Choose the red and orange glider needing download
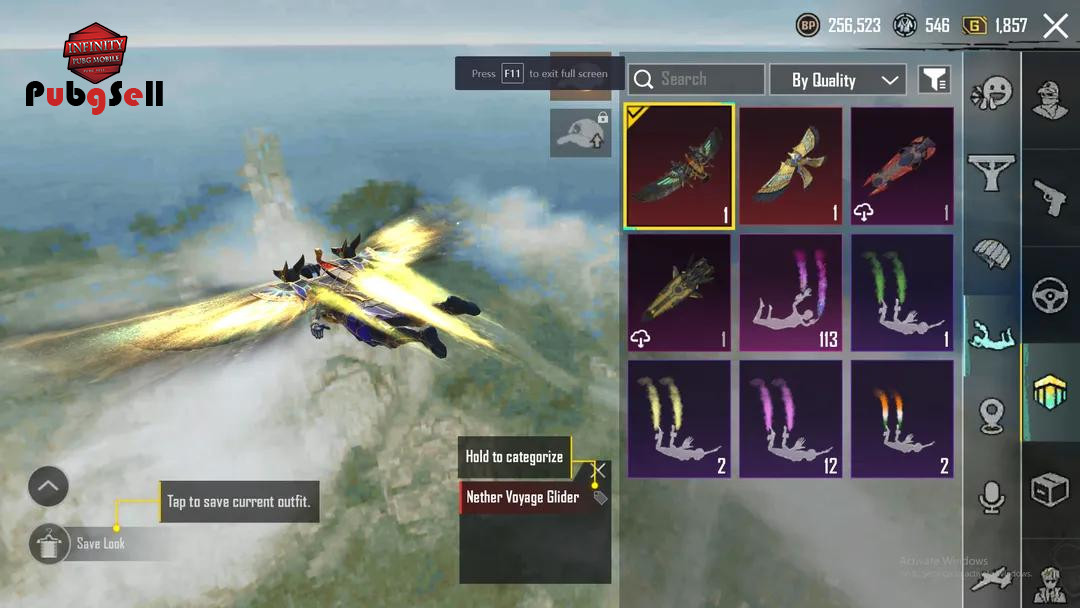Image resolution: width=1080 pixels, height=608 pixels. point(902,166)
